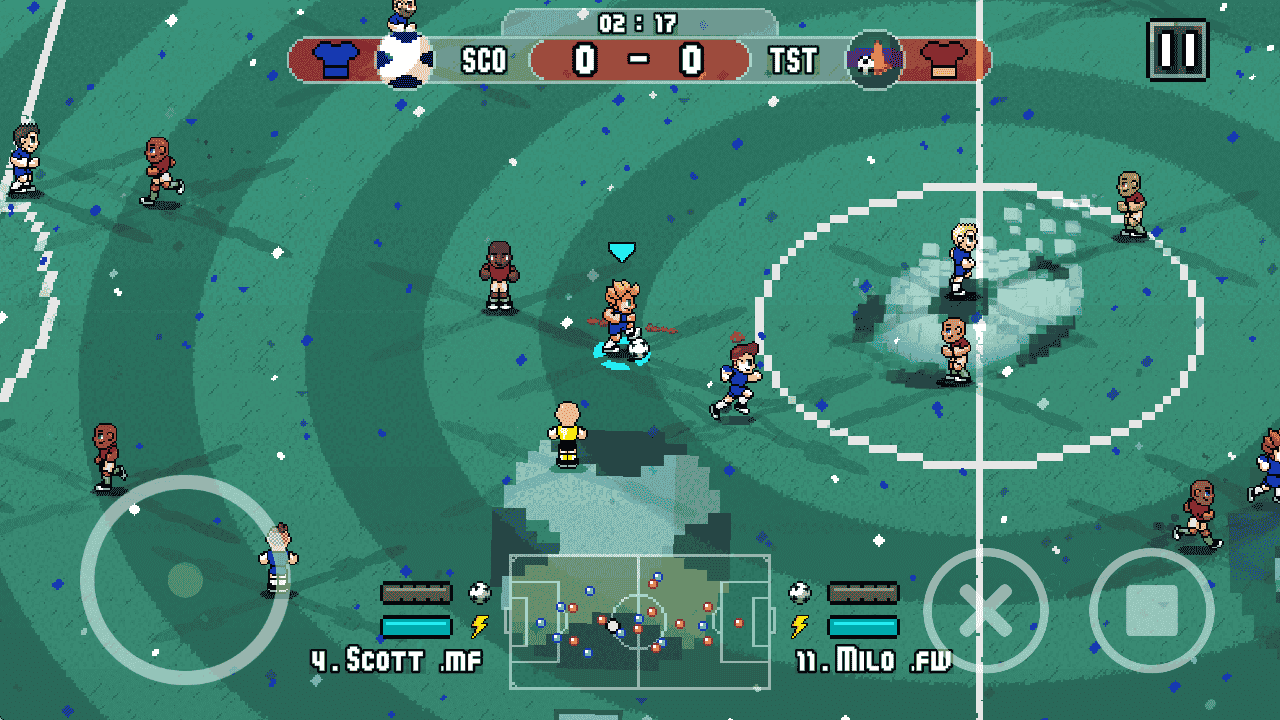Touch the virtual joystick circle
1280x720 pixels.
(x=184, y=579)
